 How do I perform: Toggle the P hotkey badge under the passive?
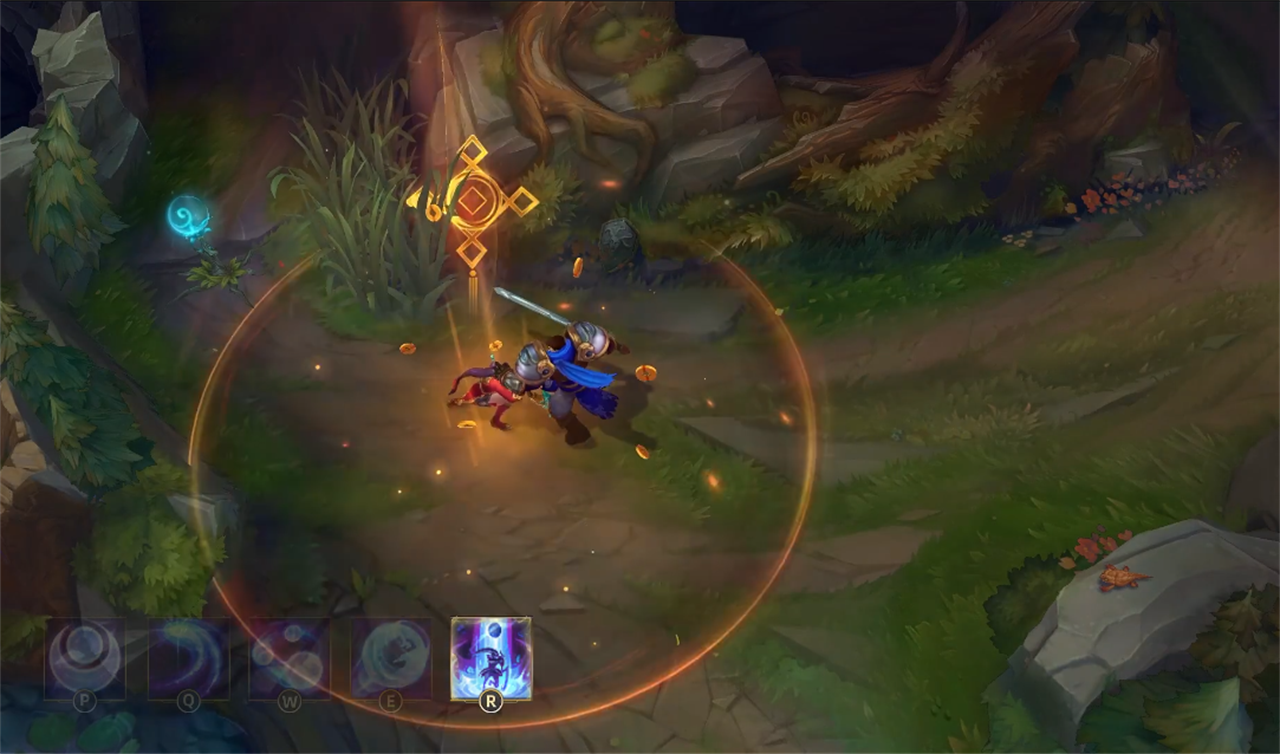[86, 701]
